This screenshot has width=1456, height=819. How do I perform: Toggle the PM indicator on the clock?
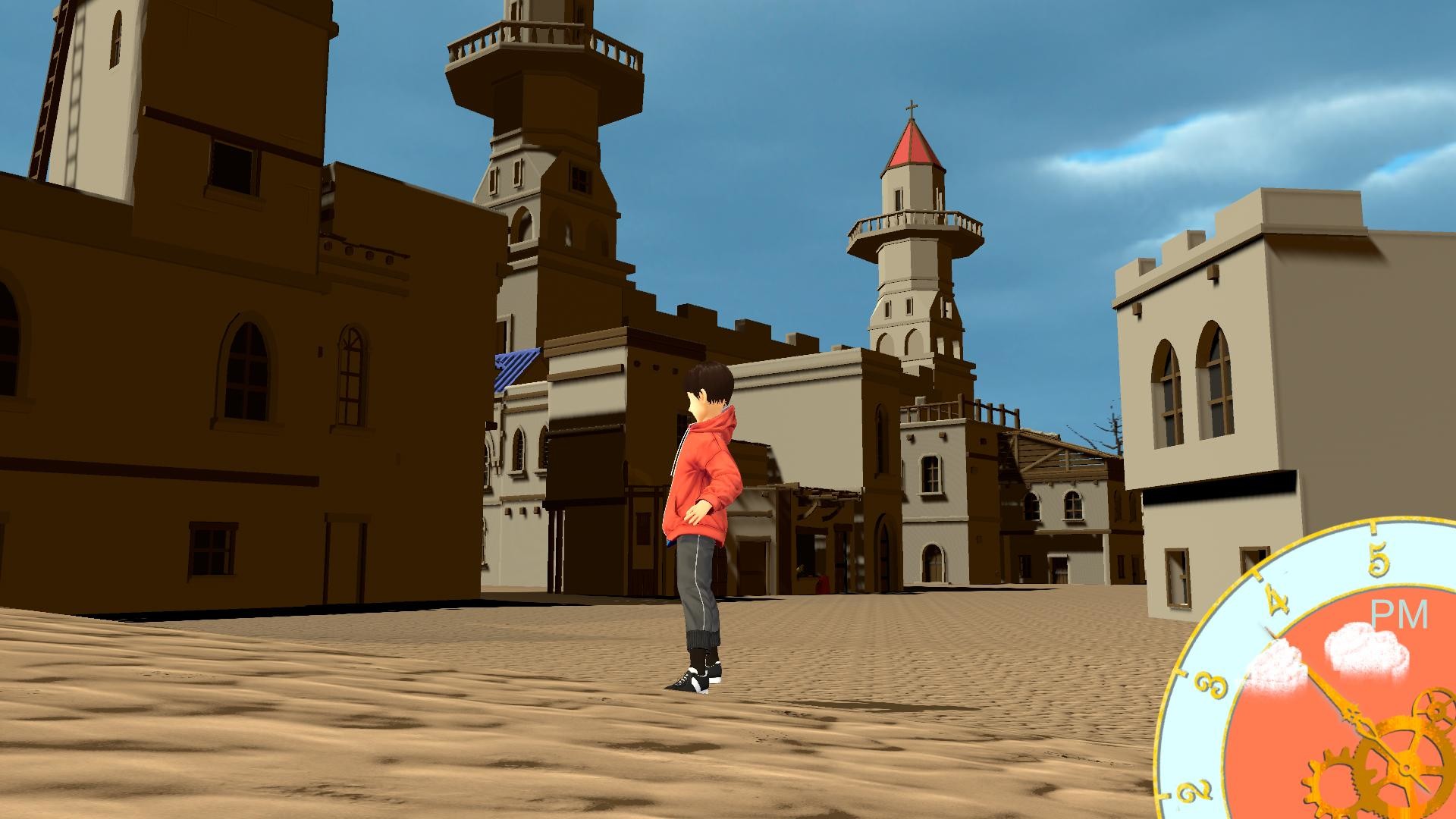coord(1400,614)
